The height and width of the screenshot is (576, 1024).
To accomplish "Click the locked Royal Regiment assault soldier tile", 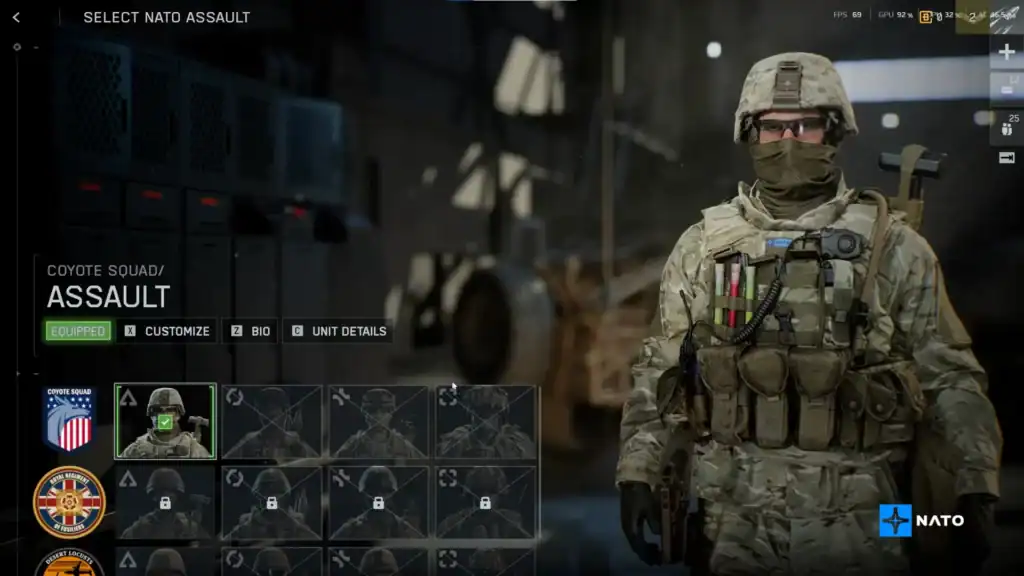I will [165, 502].
